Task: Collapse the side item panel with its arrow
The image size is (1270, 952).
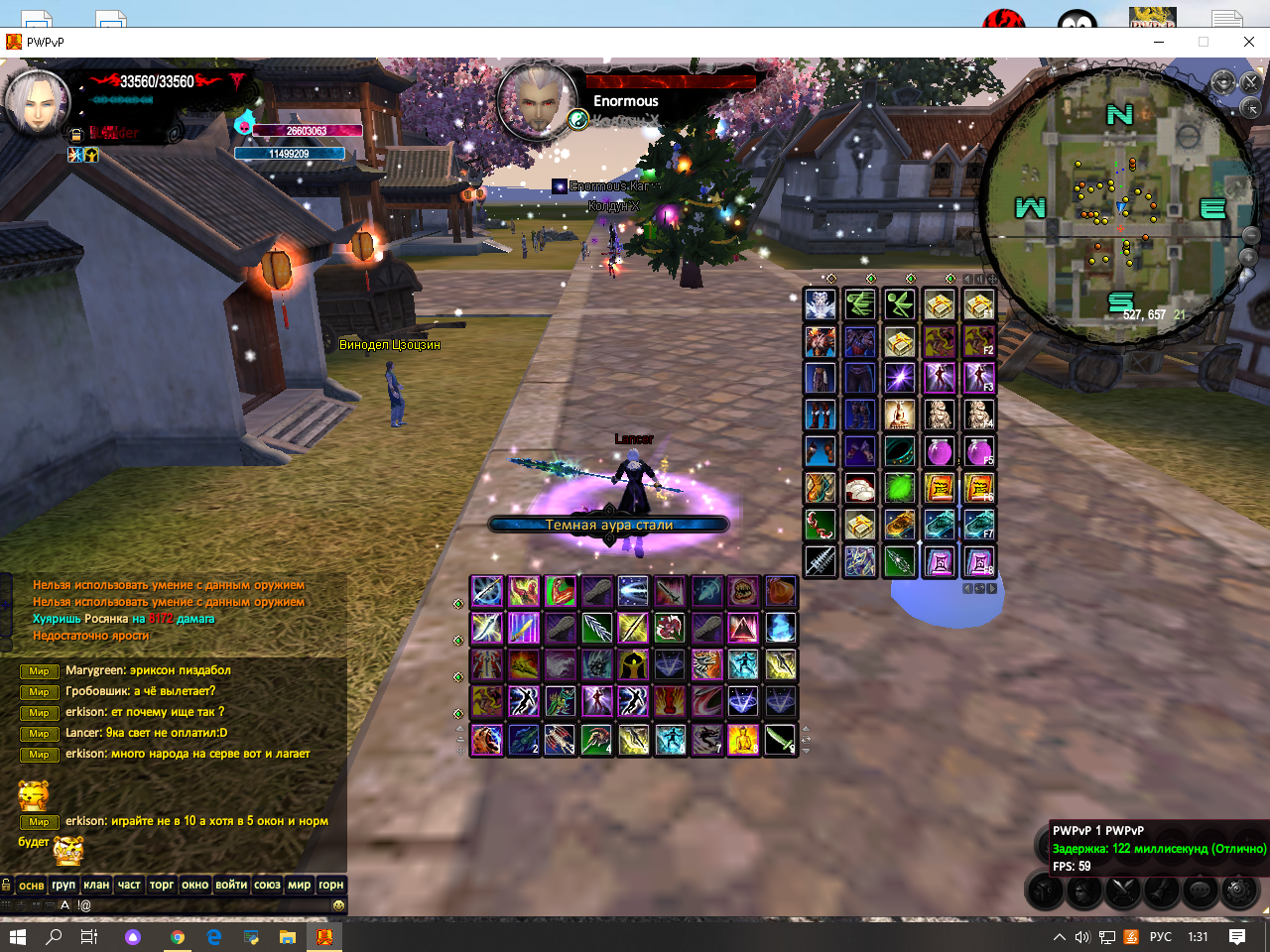Action: click(x=966, y=279)
